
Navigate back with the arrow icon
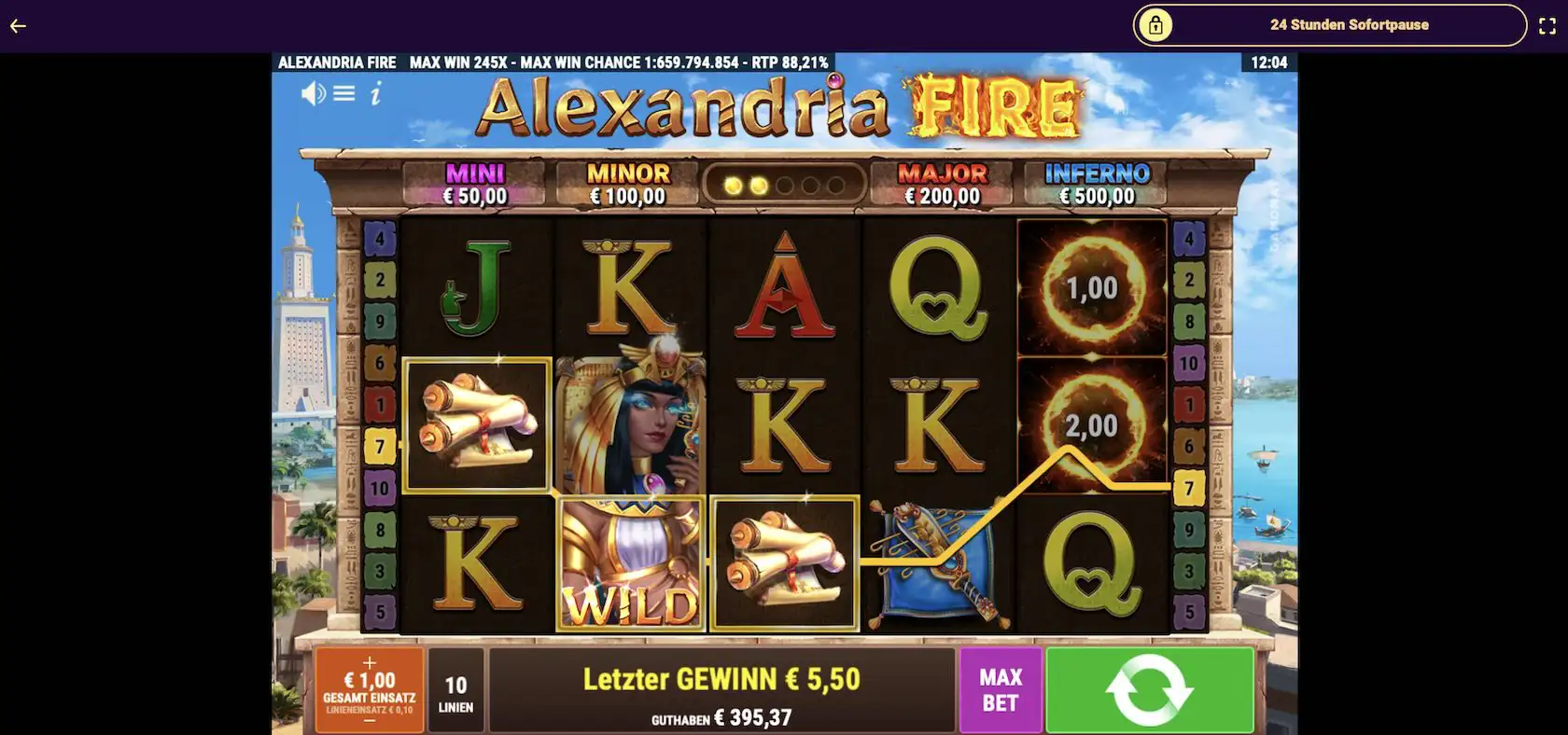click(17, 25)
